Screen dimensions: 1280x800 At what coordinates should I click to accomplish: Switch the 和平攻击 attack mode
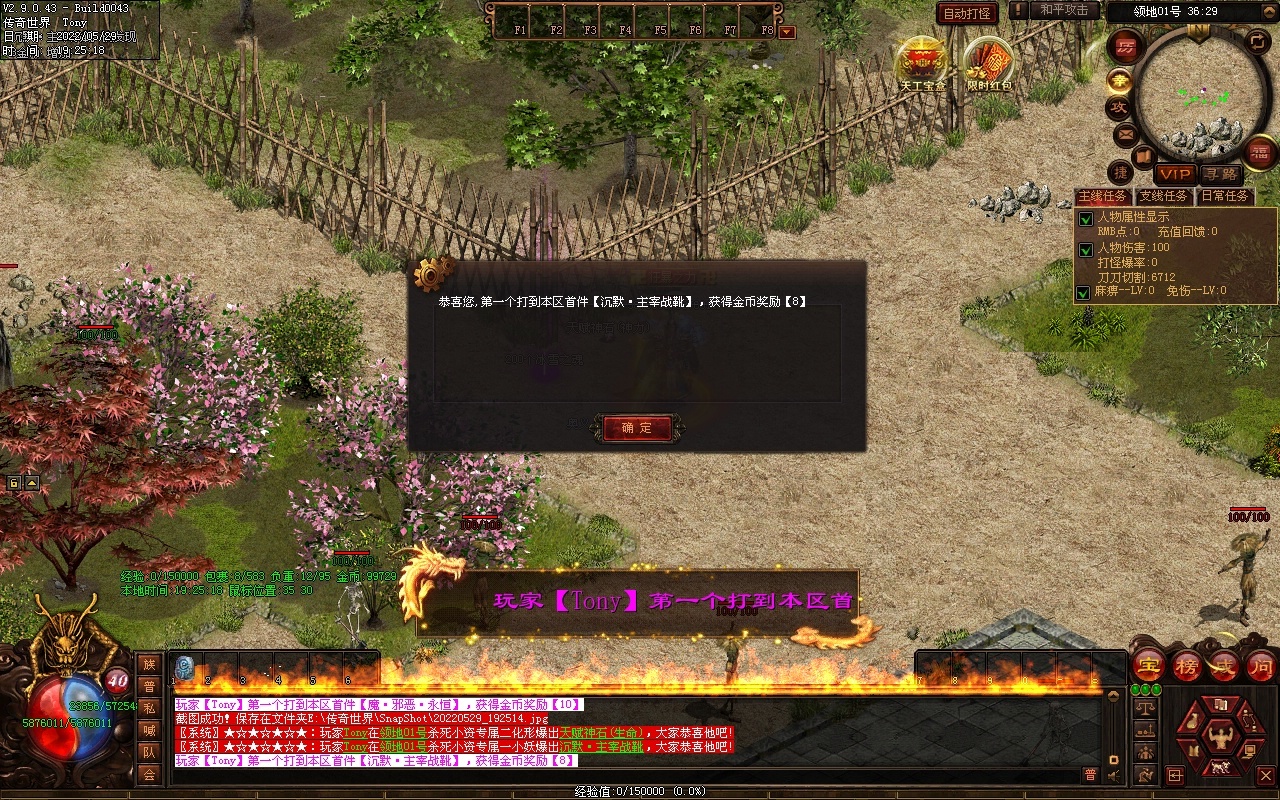1063,10
